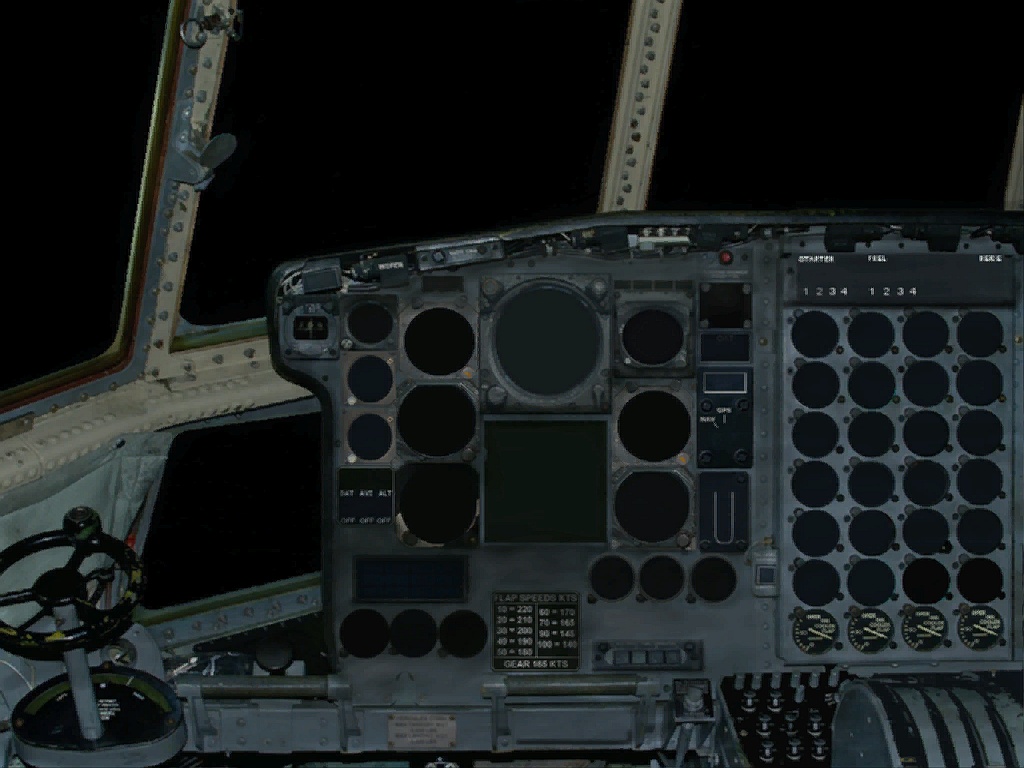Toggle the NAV/GPS selector switch
1024x768 pixels.
(725, 418)
